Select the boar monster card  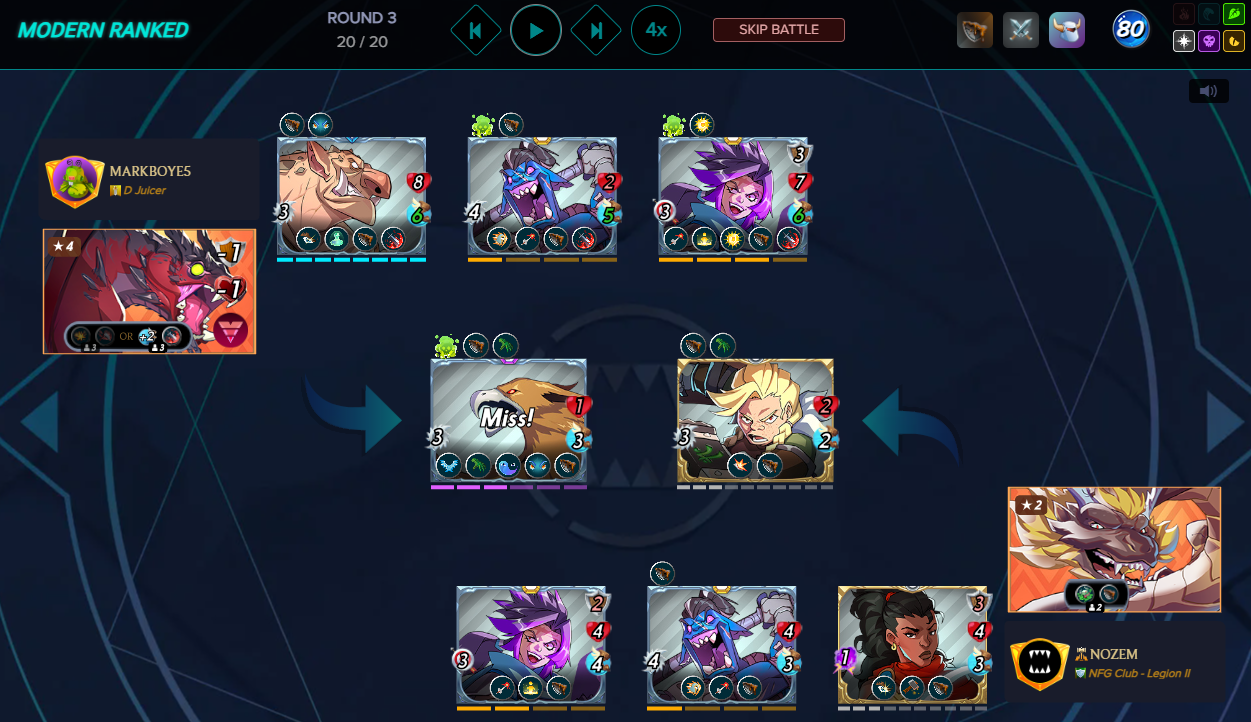tap(351, 196)
